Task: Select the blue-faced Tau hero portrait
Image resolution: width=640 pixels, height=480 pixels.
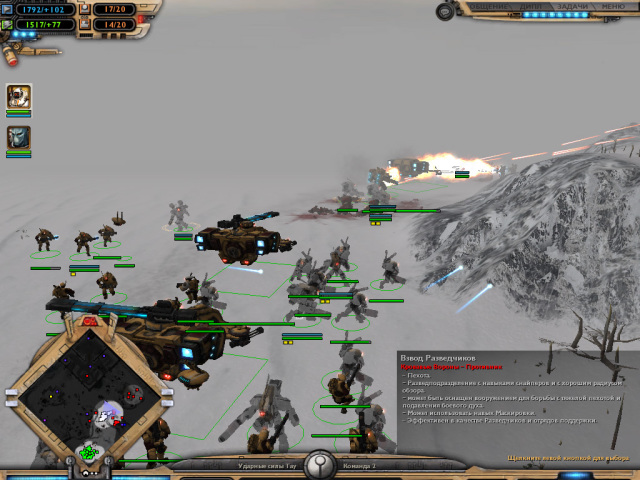Action: point(18,137)
